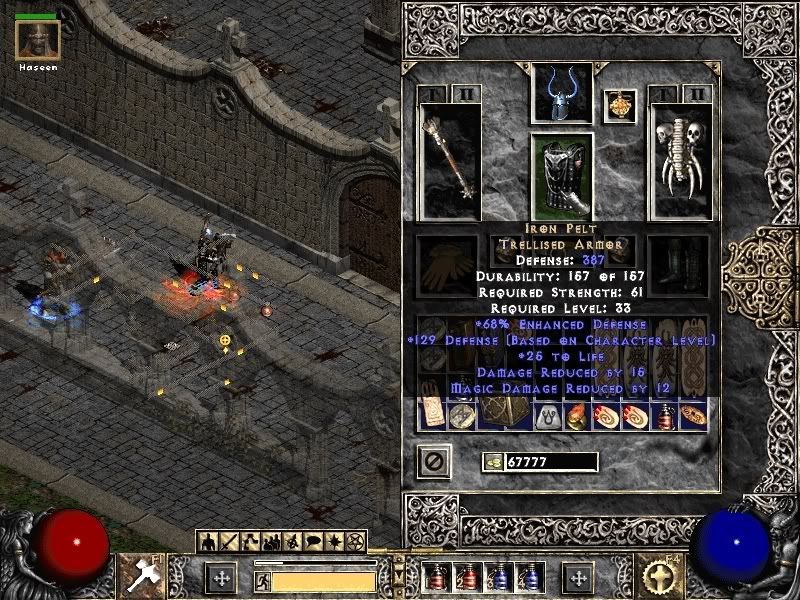
Task: Click Haseen's mercenary portrait
Action: tap(38, 40)
